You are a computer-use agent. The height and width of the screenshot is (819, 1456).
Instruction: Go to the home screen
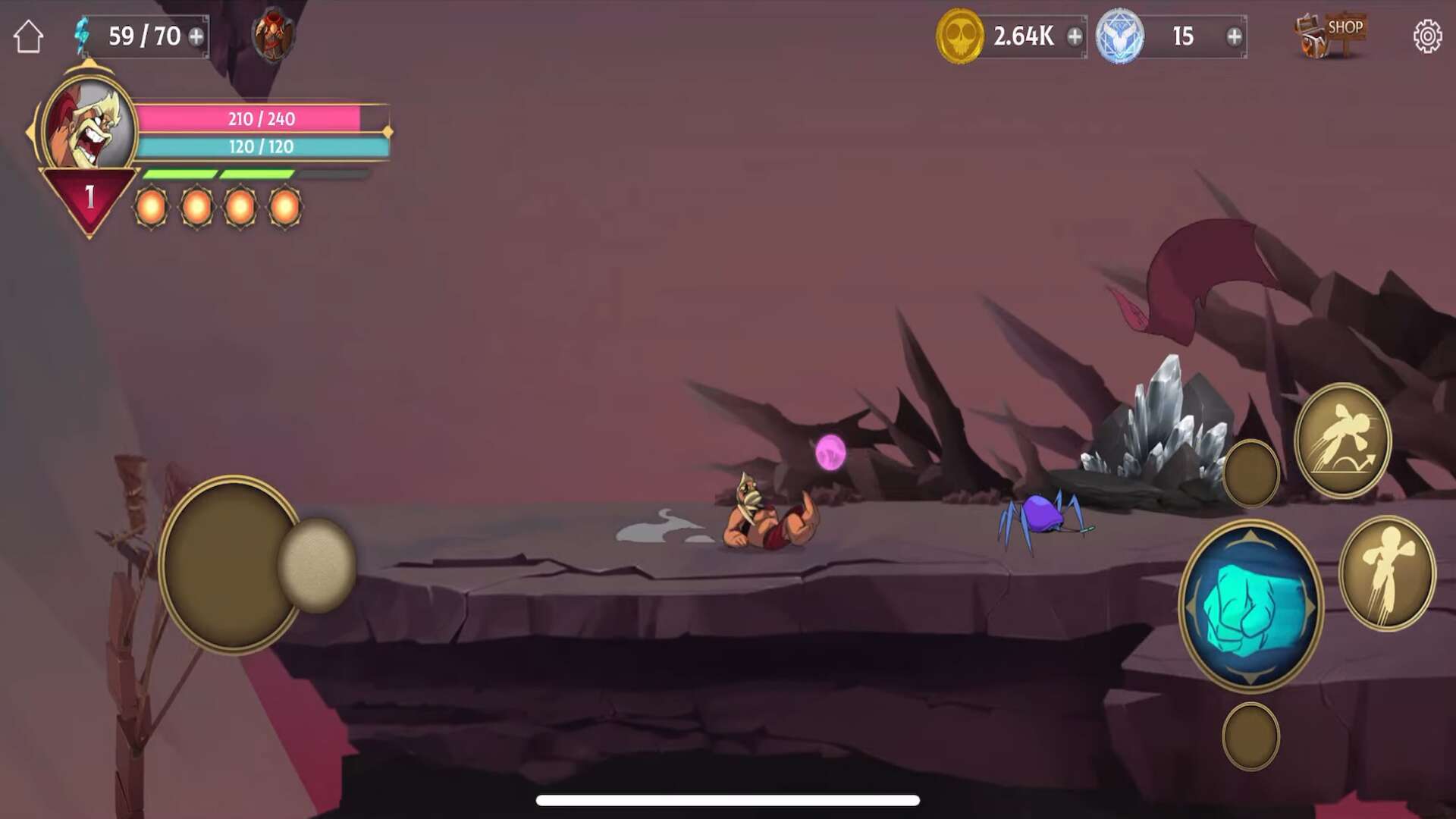coord(28,36)
